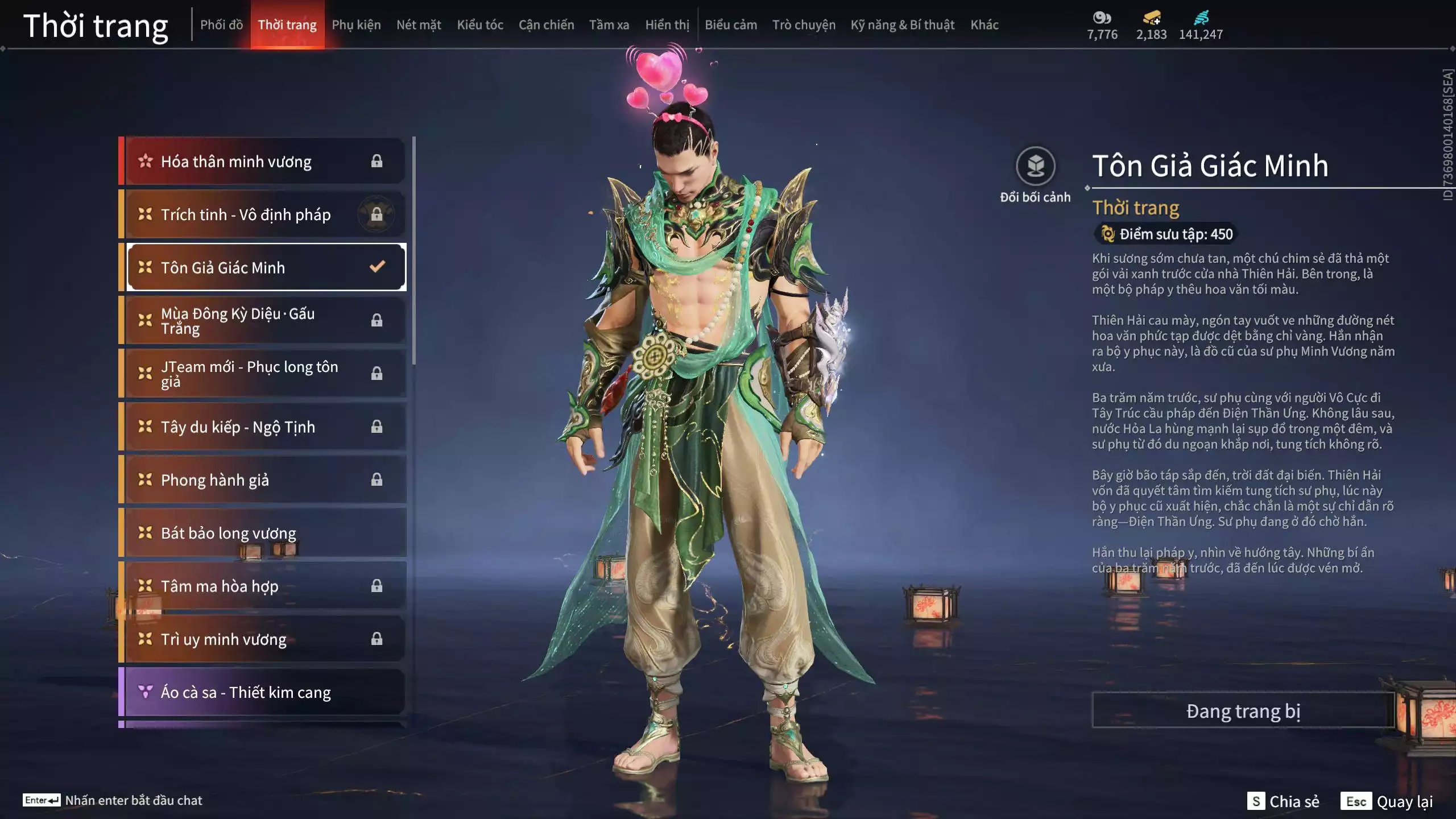Switch to the Phối đồ tab
Image resolution: width=1456 pixels, height=819 pixels.
click(221, 25)
